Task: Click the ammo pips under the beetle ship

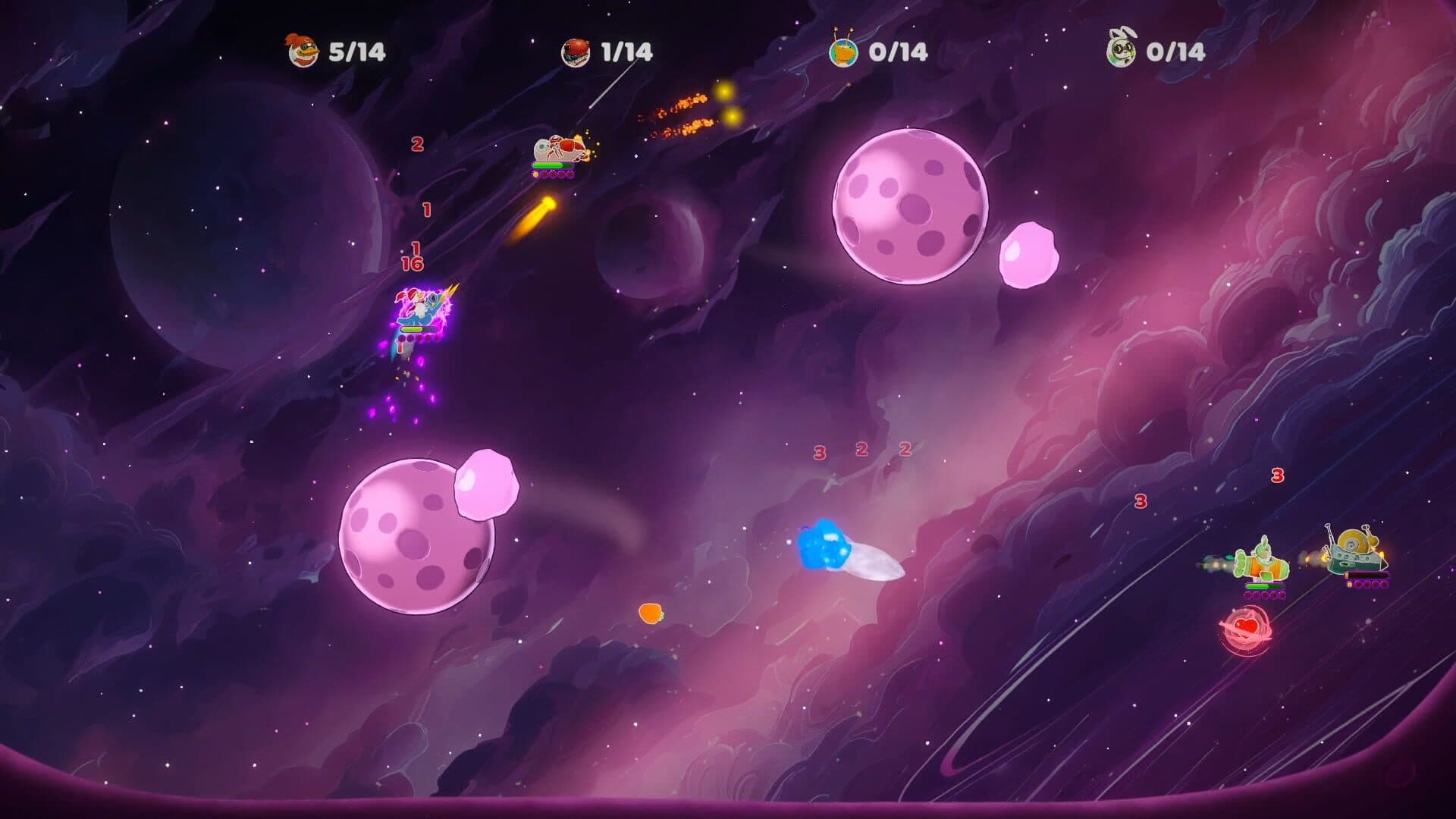Action: [554, 174]
